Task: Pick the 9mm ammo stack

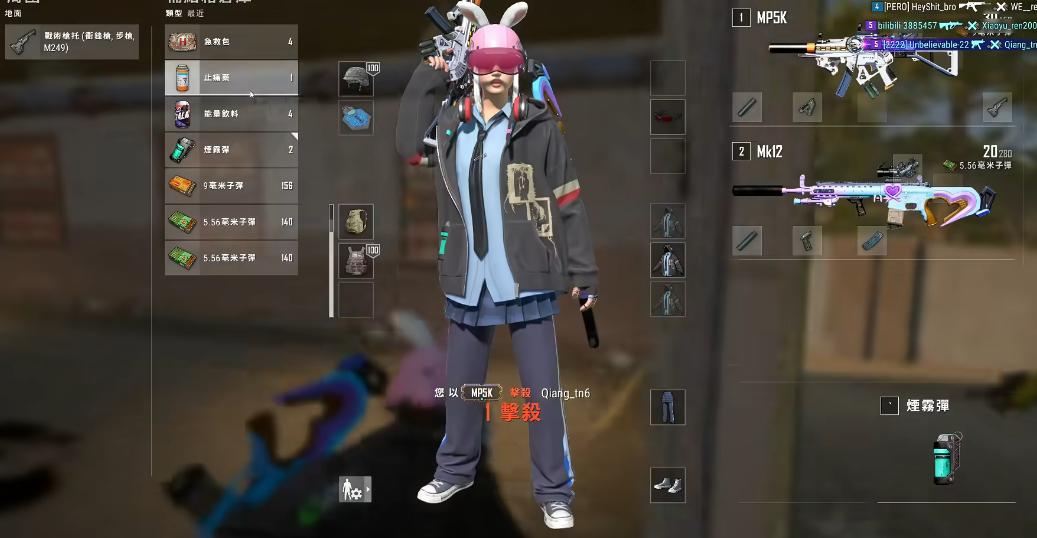Action: (x=231, y=186)
